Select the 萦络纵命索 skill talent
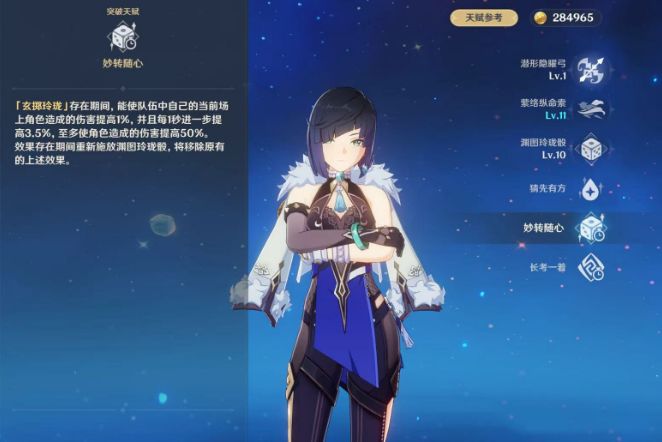The width and height of the screenshot is (662, 442). 590,110
